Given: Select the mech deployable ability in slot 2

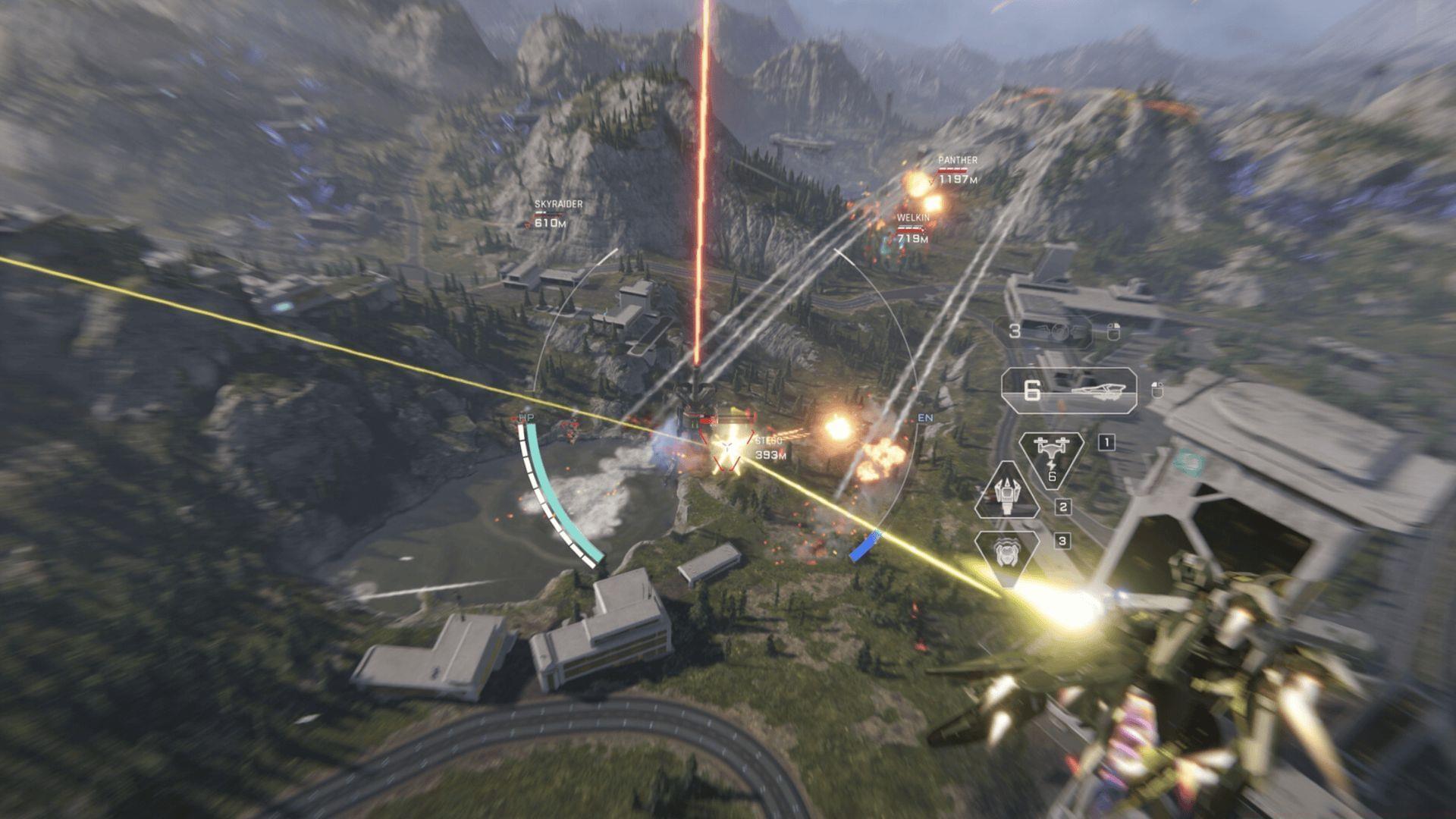Looking at the screenshot, I should click(1006, 497).
